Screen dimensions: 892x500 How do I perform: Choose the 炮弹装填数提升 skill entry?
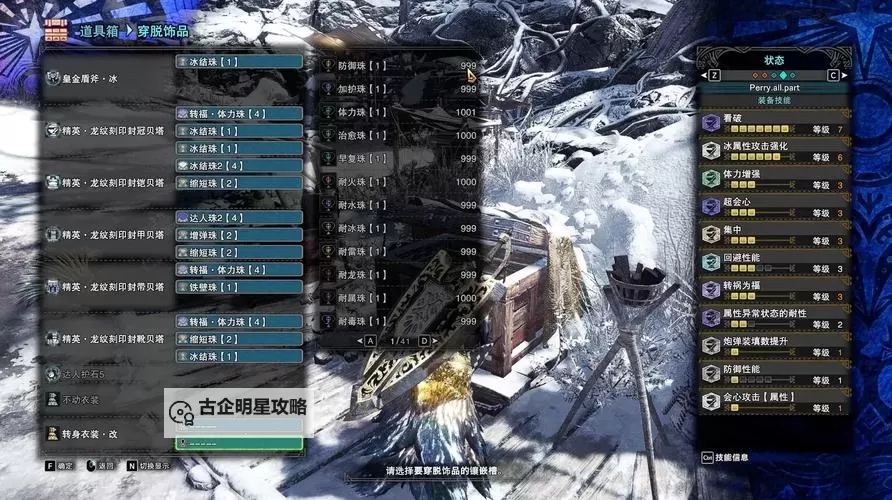774,347
